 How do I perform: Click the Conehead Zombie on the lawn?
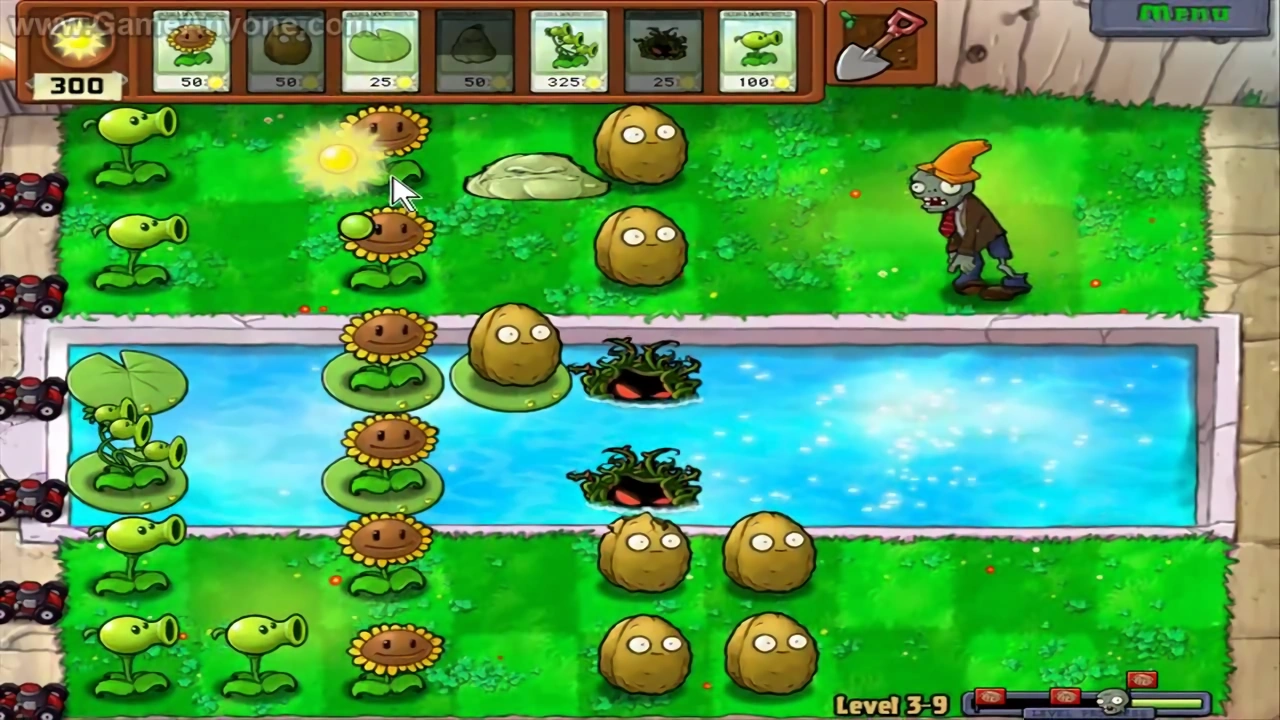(965, 220)
